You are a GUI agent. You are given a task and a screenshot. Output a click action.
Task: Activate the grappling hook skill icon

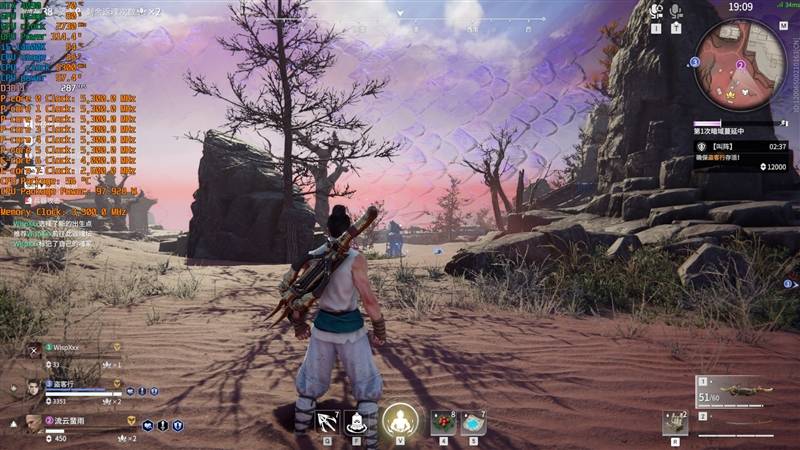(x=326, y=421)
